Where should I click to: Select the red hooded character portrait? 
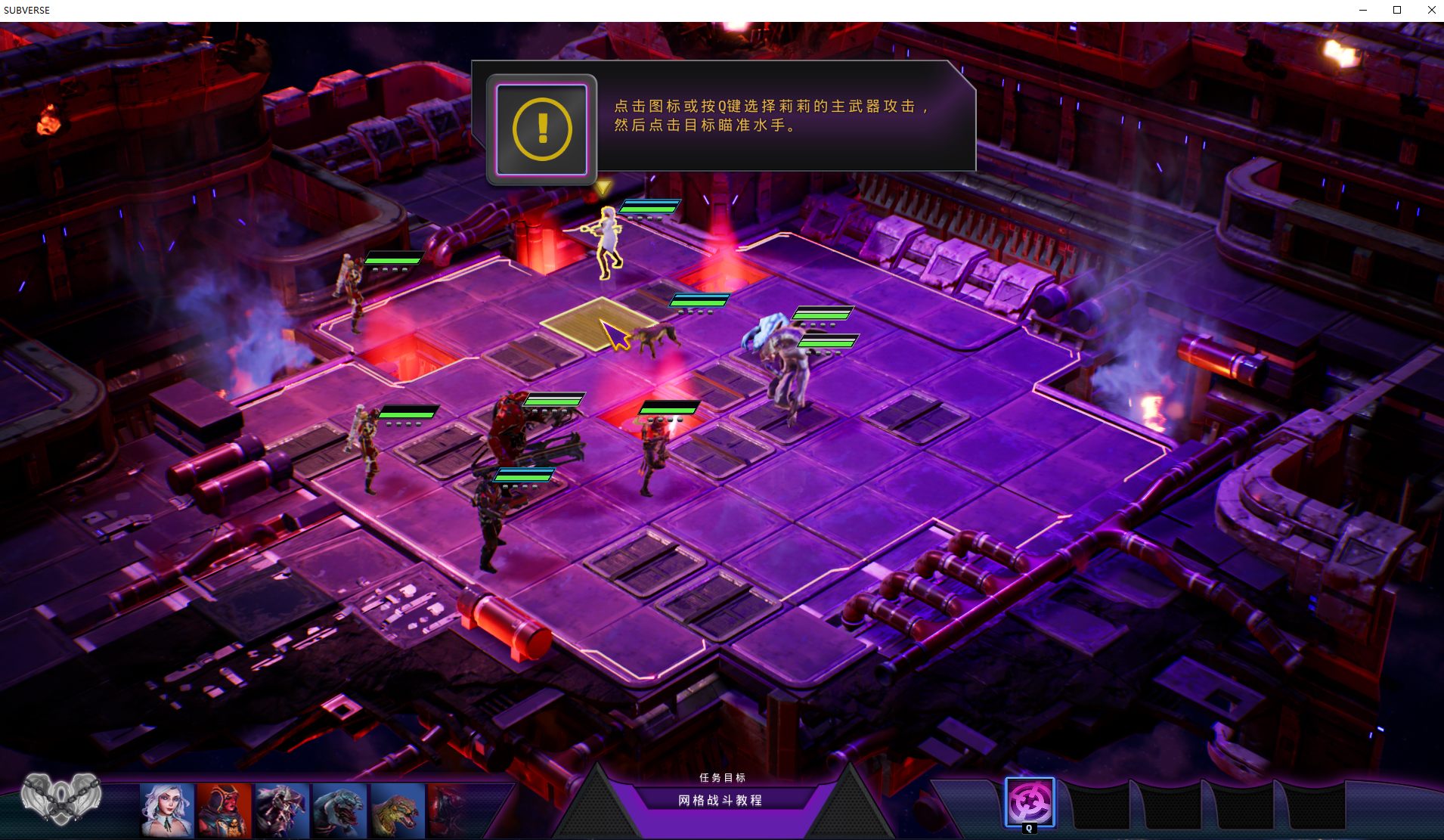click(224, 810)
